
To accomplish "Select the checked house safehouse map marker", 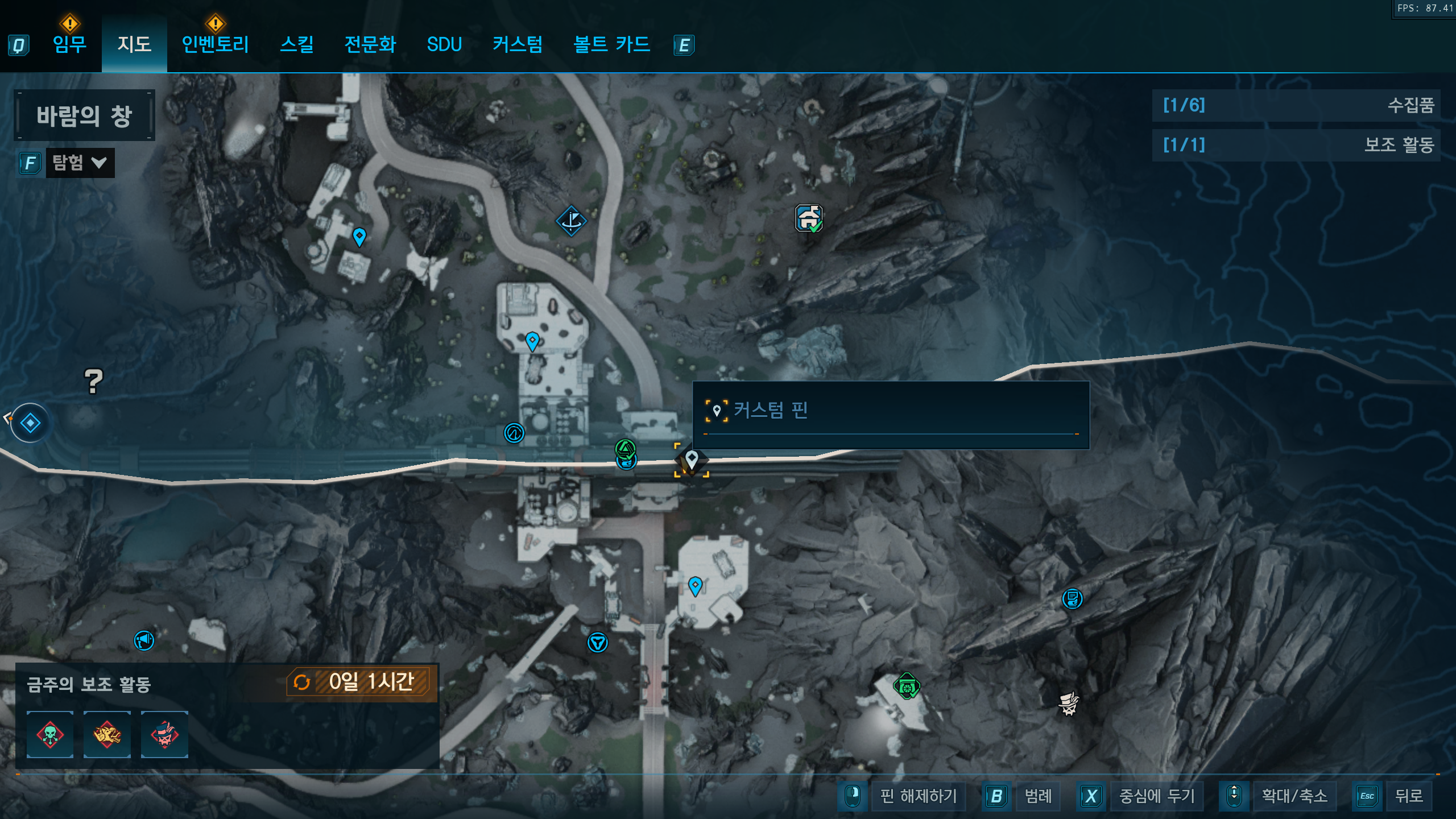I will [809, 218].
